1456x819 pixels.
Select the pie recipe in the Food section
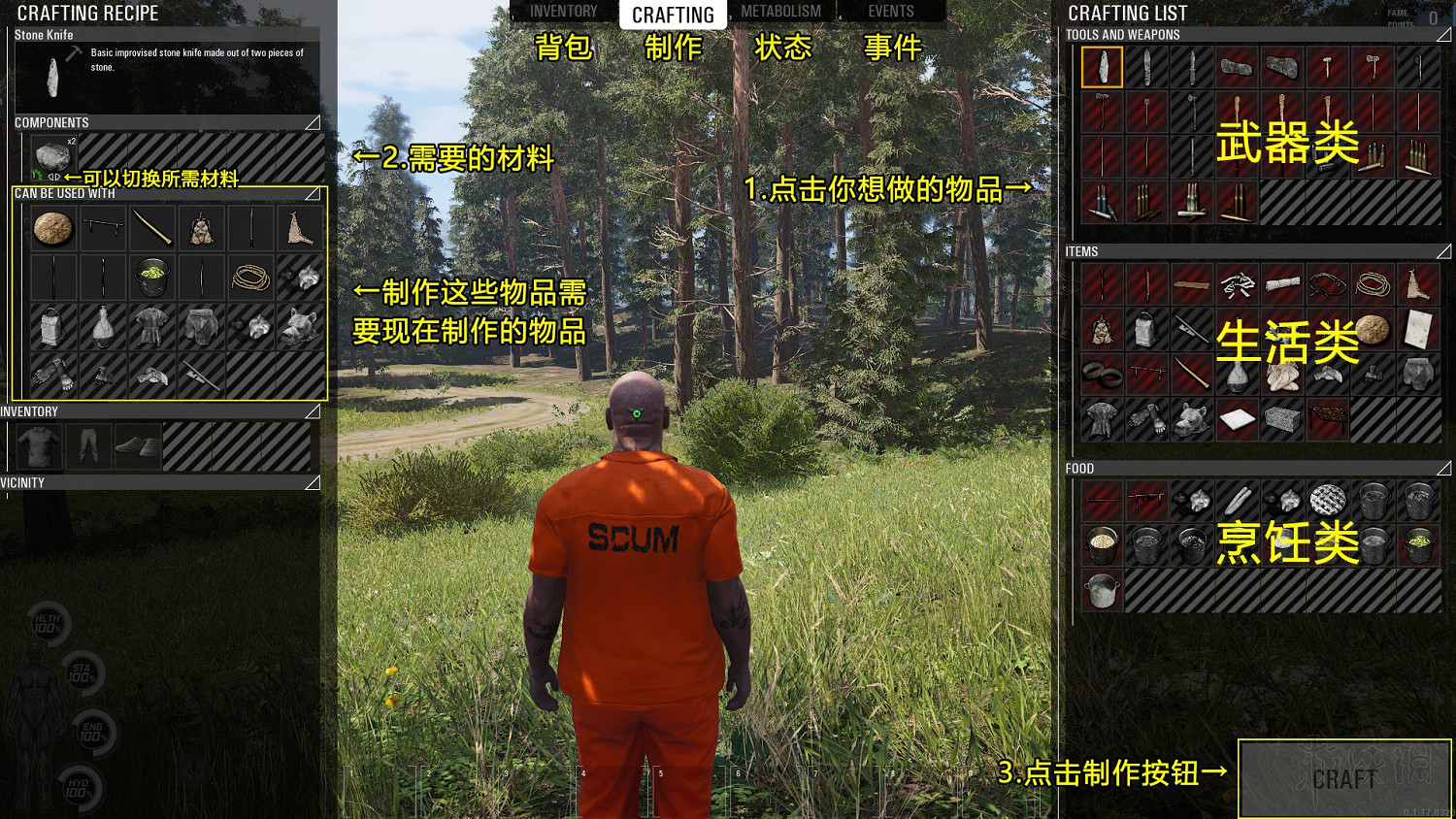click(x=1327, y=502)
